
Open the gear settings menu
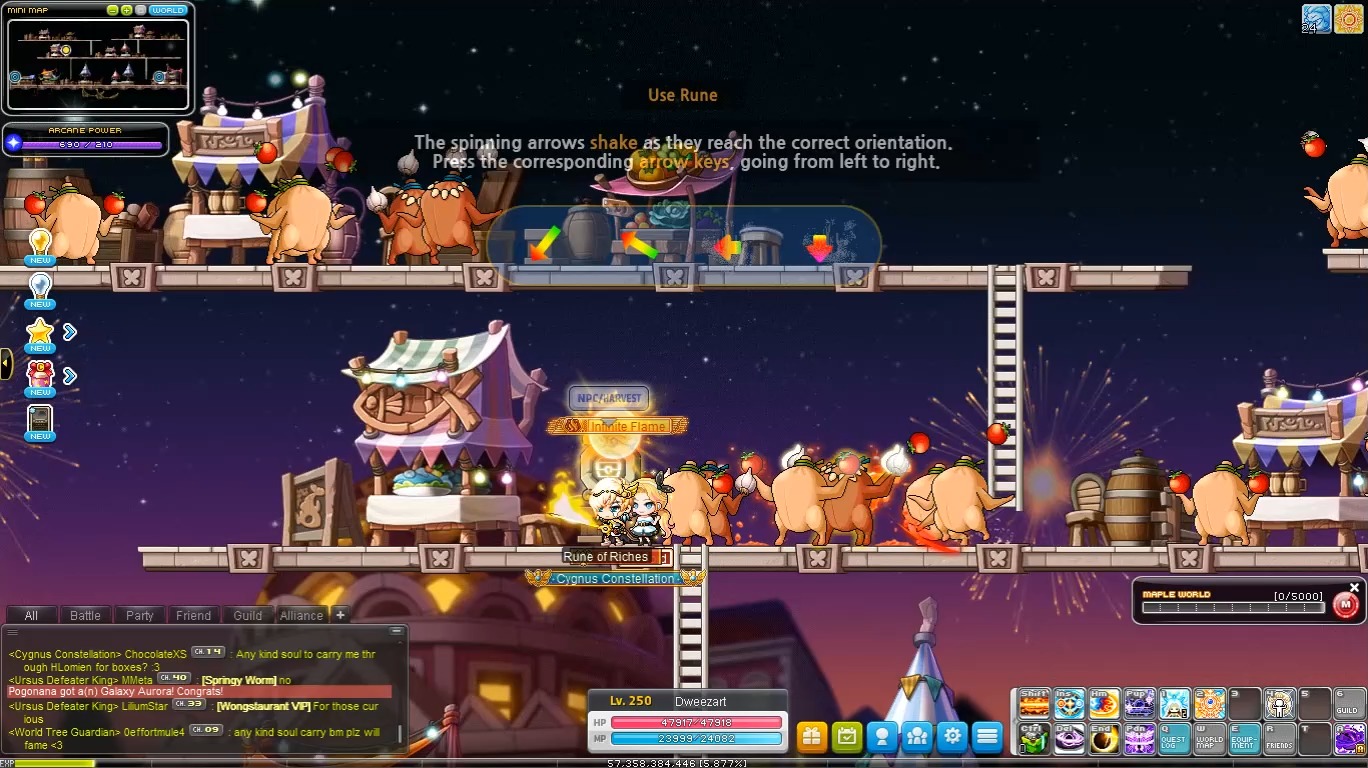point(952,737)
